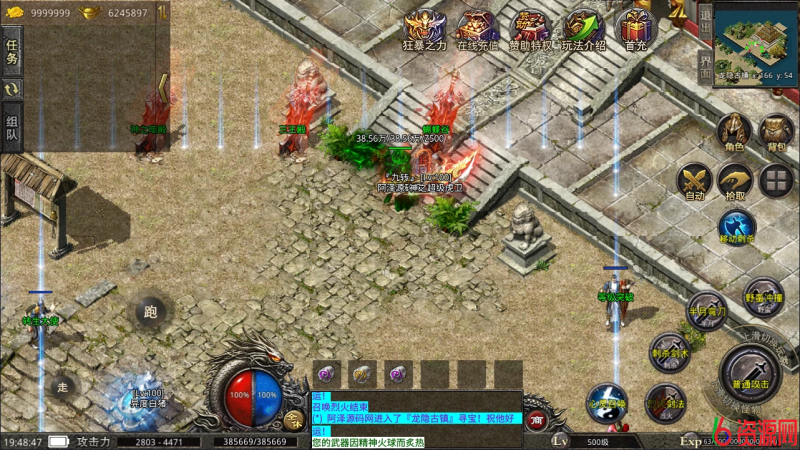
Task: Open the four-square grid menu button
Action: point(776,181)
